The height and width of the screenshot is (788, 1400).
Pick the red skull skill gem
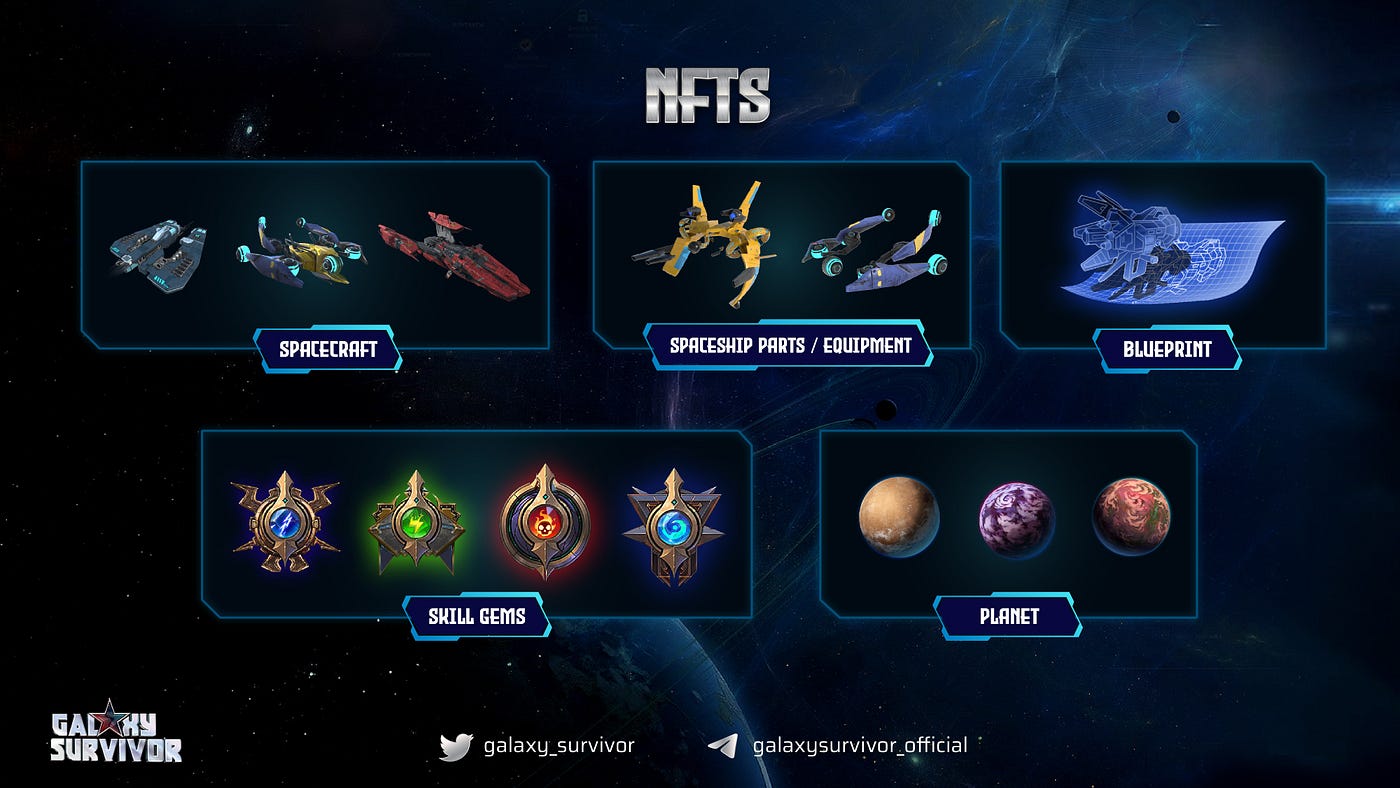coord(545,522)
